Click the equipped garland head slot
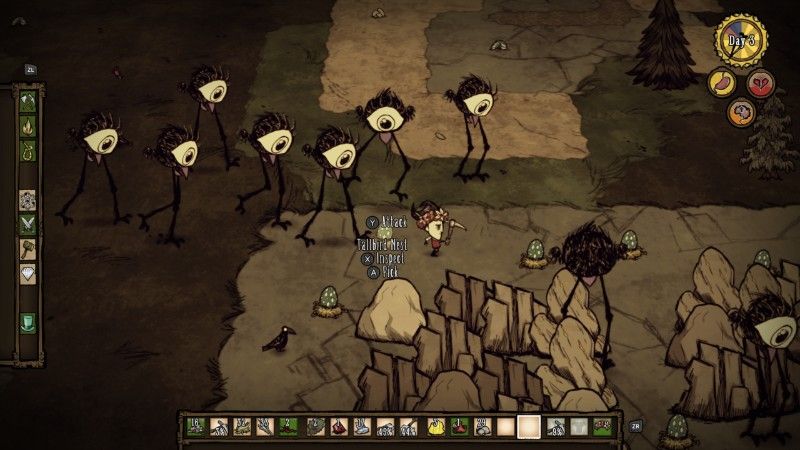 (x=602, y=427)
